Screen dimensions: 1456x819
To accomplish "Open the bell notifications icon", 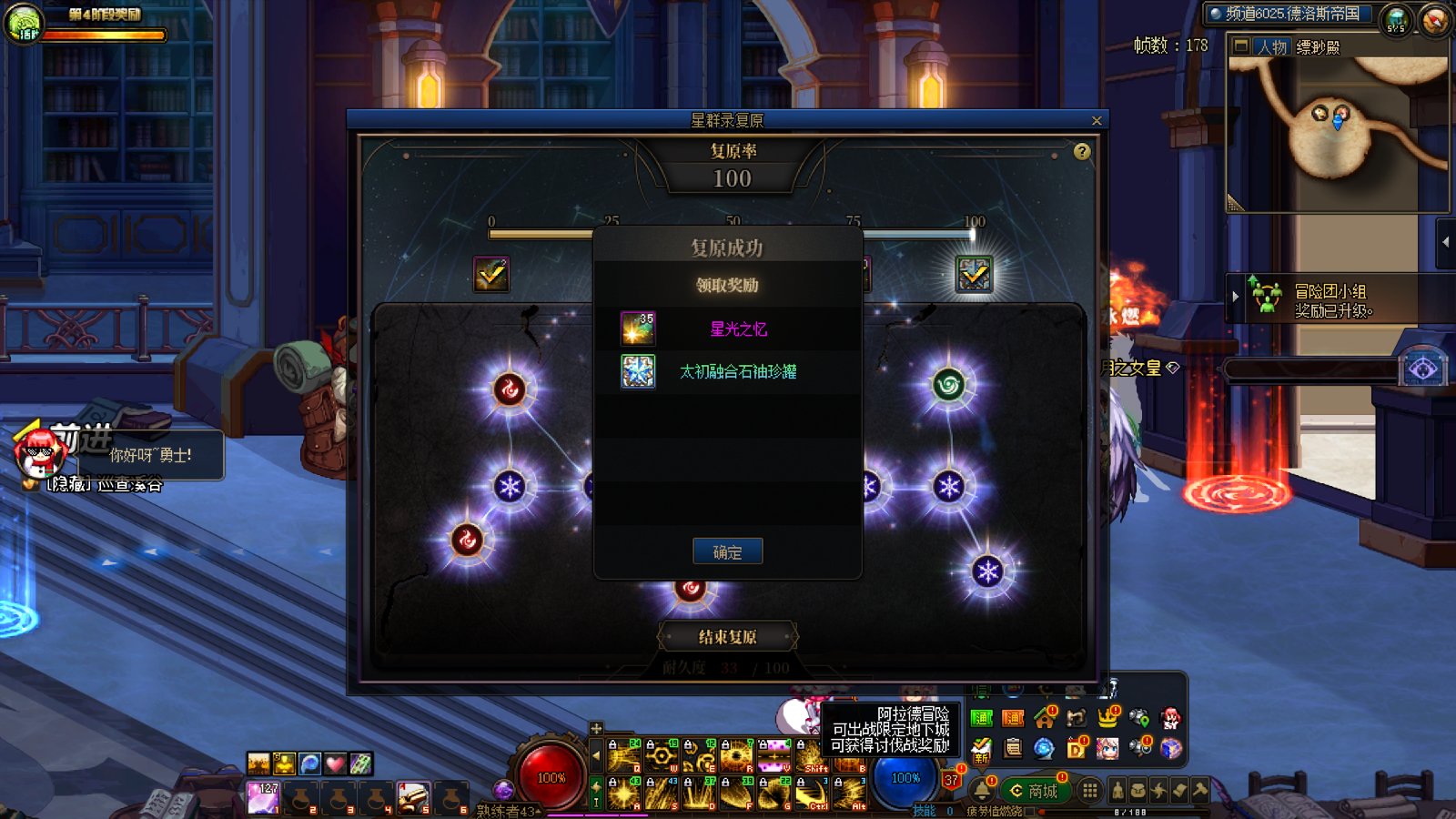I will pyautogui.click(x=983, y=790).
